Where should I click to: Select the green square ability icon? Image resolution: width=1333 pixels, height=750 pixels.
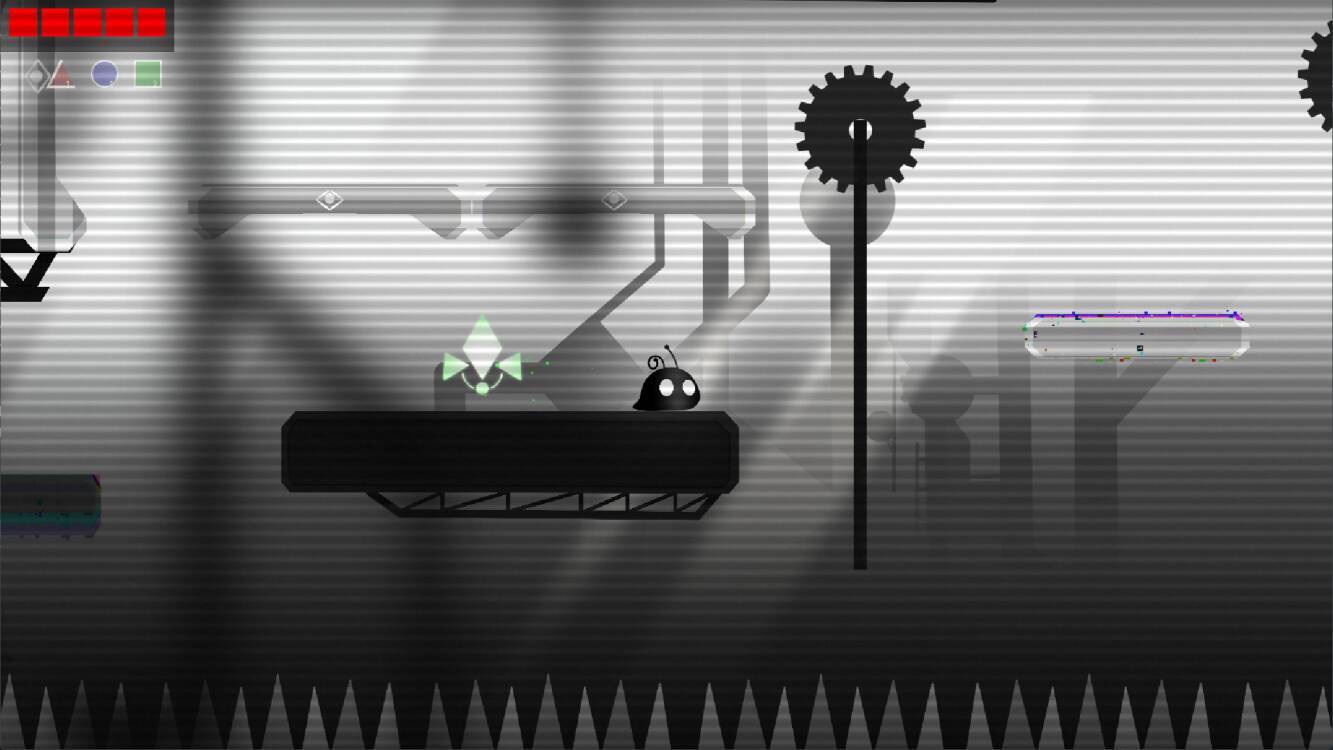pyautogui.click(x=147, y=73)
